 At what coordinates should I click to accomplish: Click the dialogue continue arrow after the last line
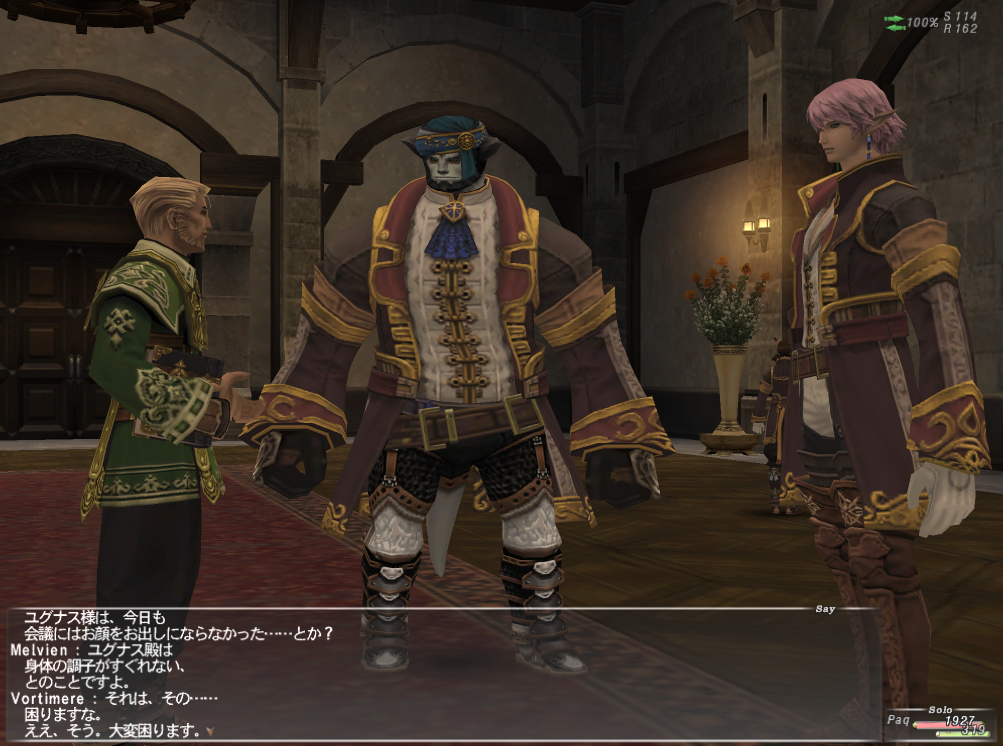pyautogui.click(x=210, y=731)
